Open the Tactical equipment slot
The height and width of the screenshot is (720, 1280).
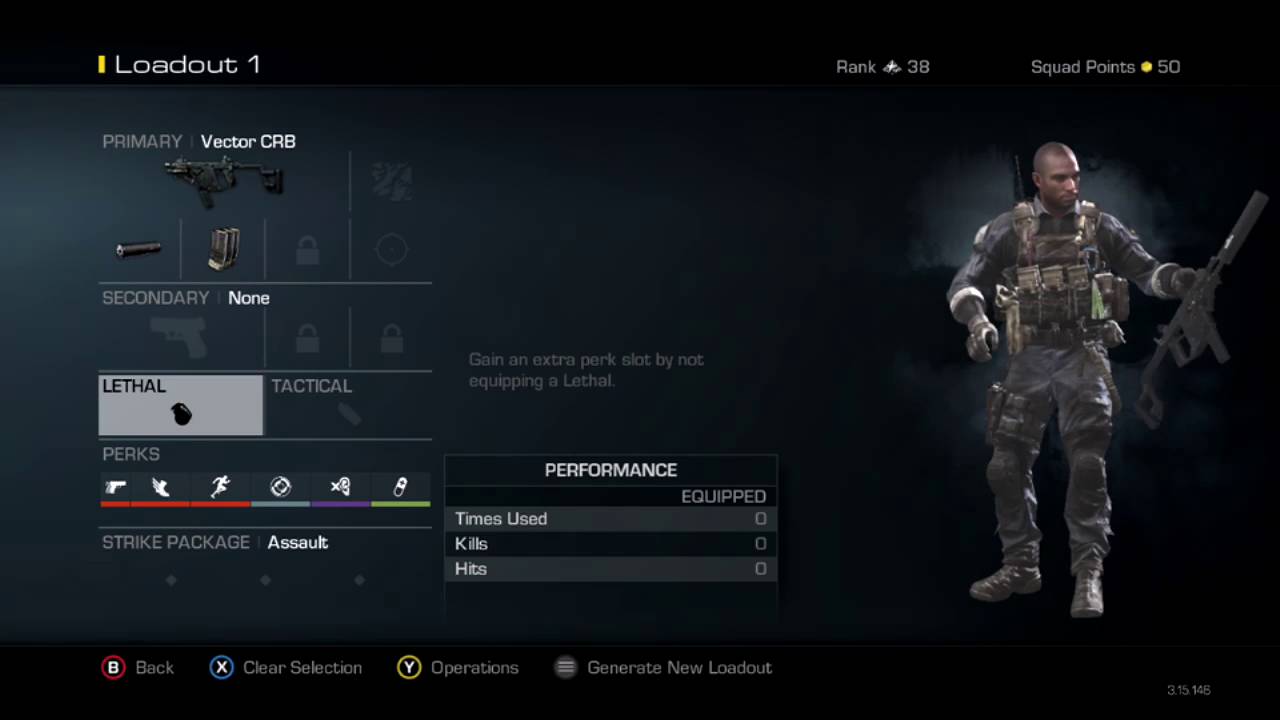tap(348, 405)
